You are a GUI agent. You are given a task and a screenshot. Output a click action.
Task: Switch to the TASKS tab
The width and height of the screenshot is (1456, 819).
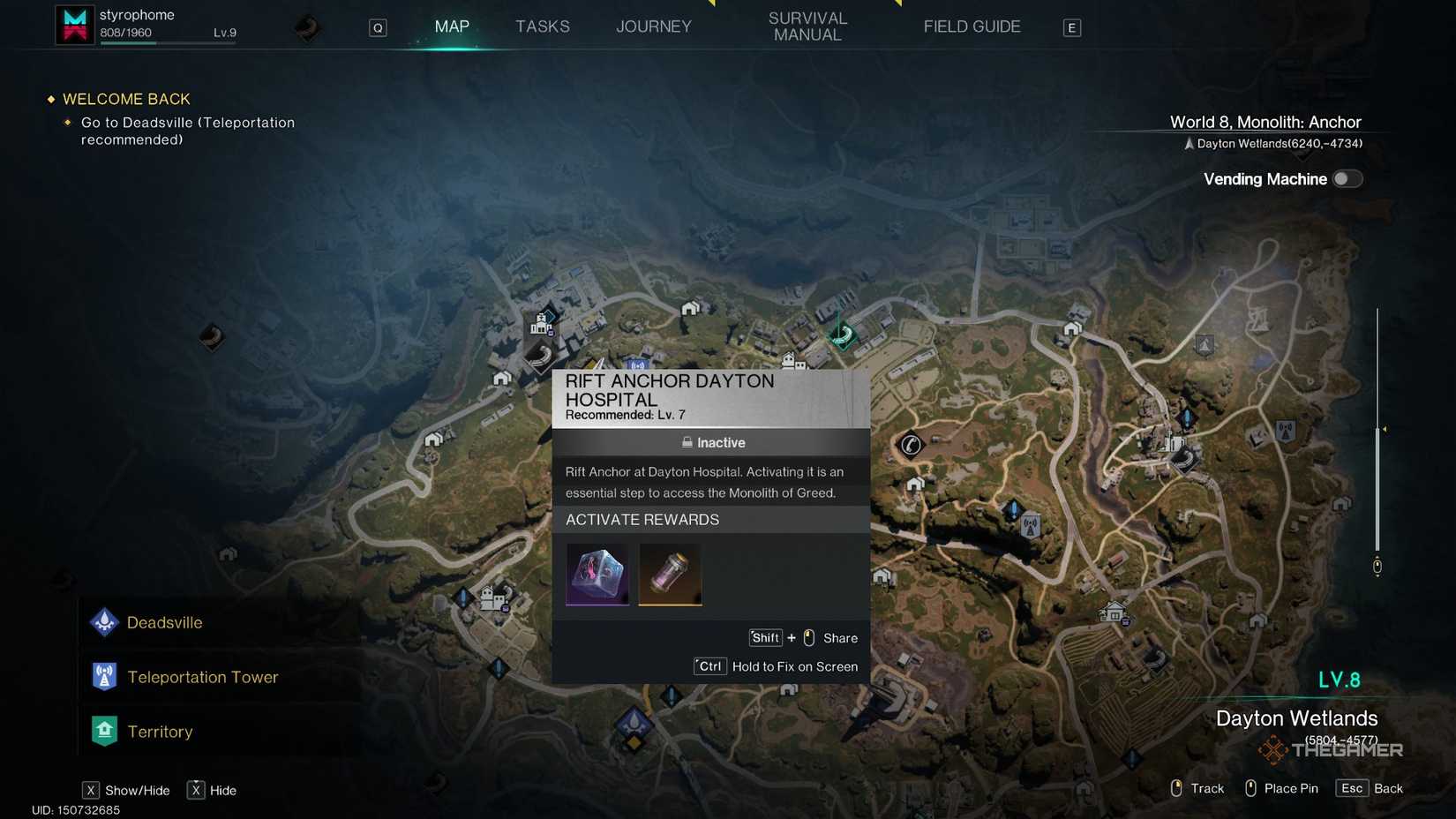click(542, 26)
